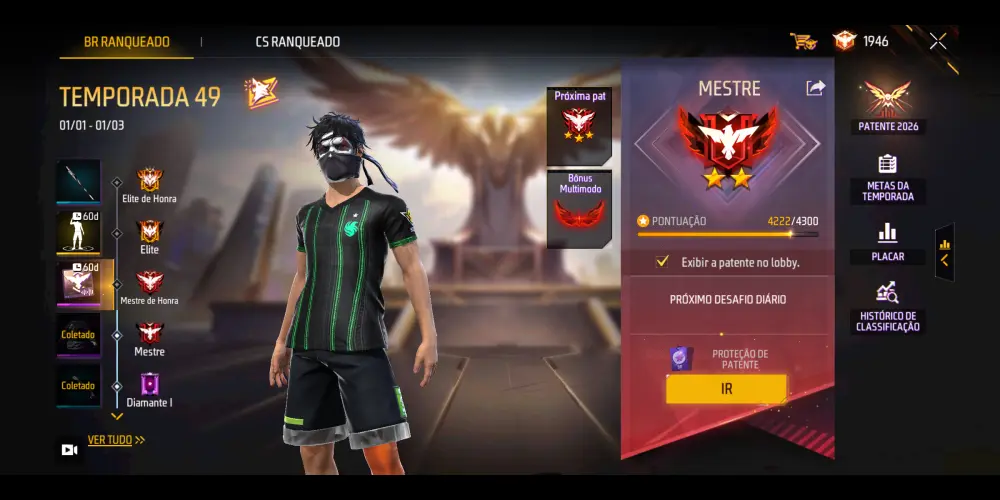Screen dimensions: 1000x500
Task: Click the yellow IR button
Action: 726,389
